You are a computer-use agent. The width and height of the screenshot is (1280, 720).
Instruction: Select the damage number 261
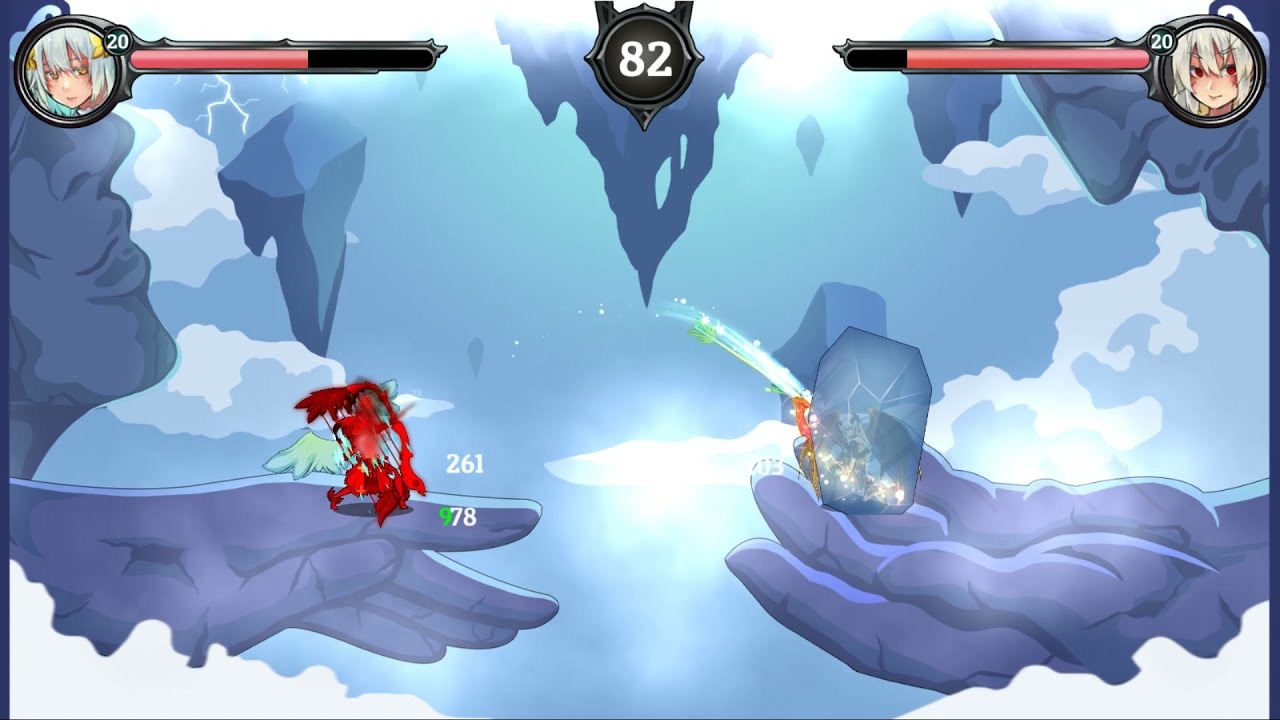(x=465, y=462)
